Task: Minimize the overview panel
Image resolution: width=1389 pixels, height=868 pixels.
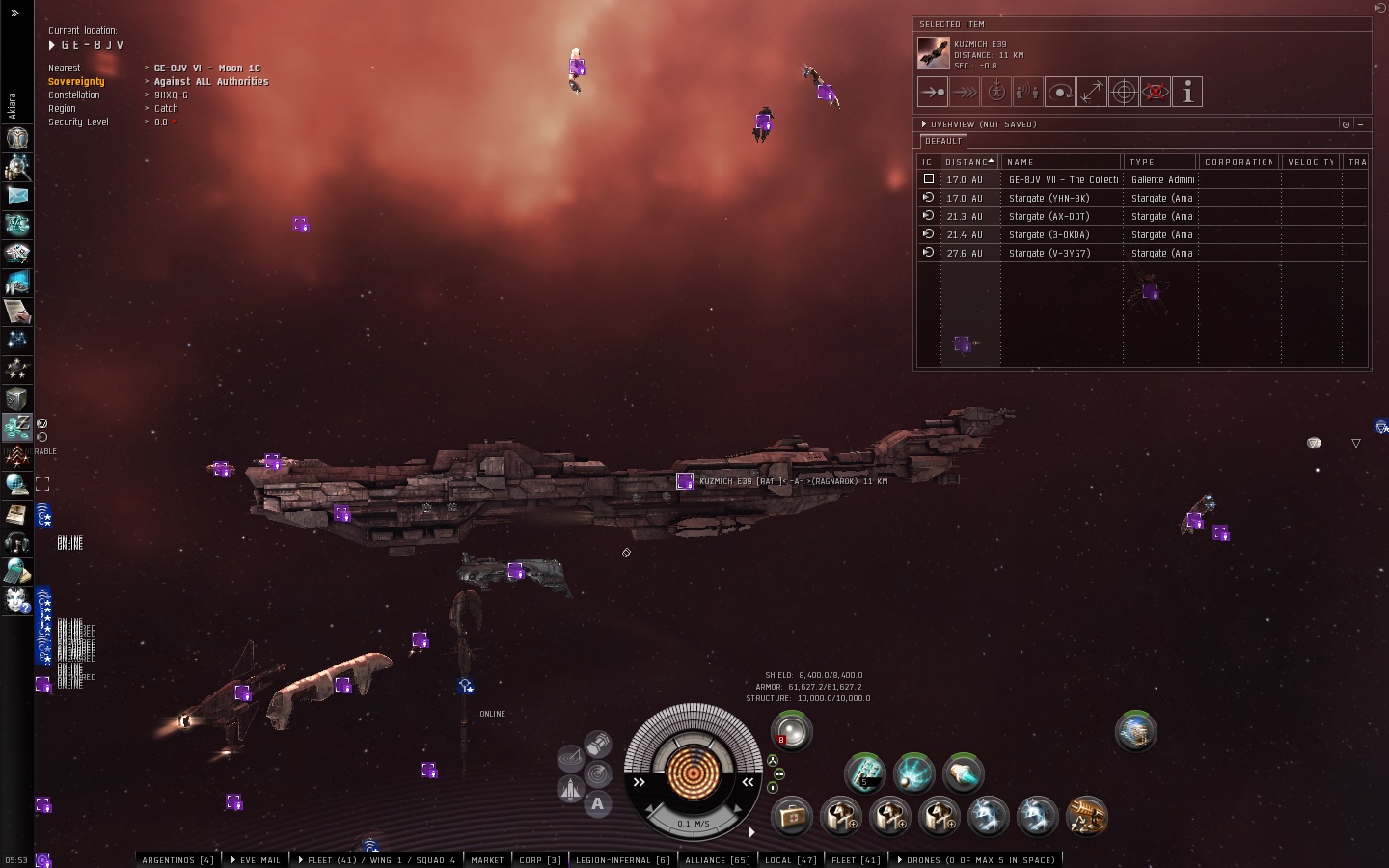Action: pyautogui.click(x=1360, y=124)
